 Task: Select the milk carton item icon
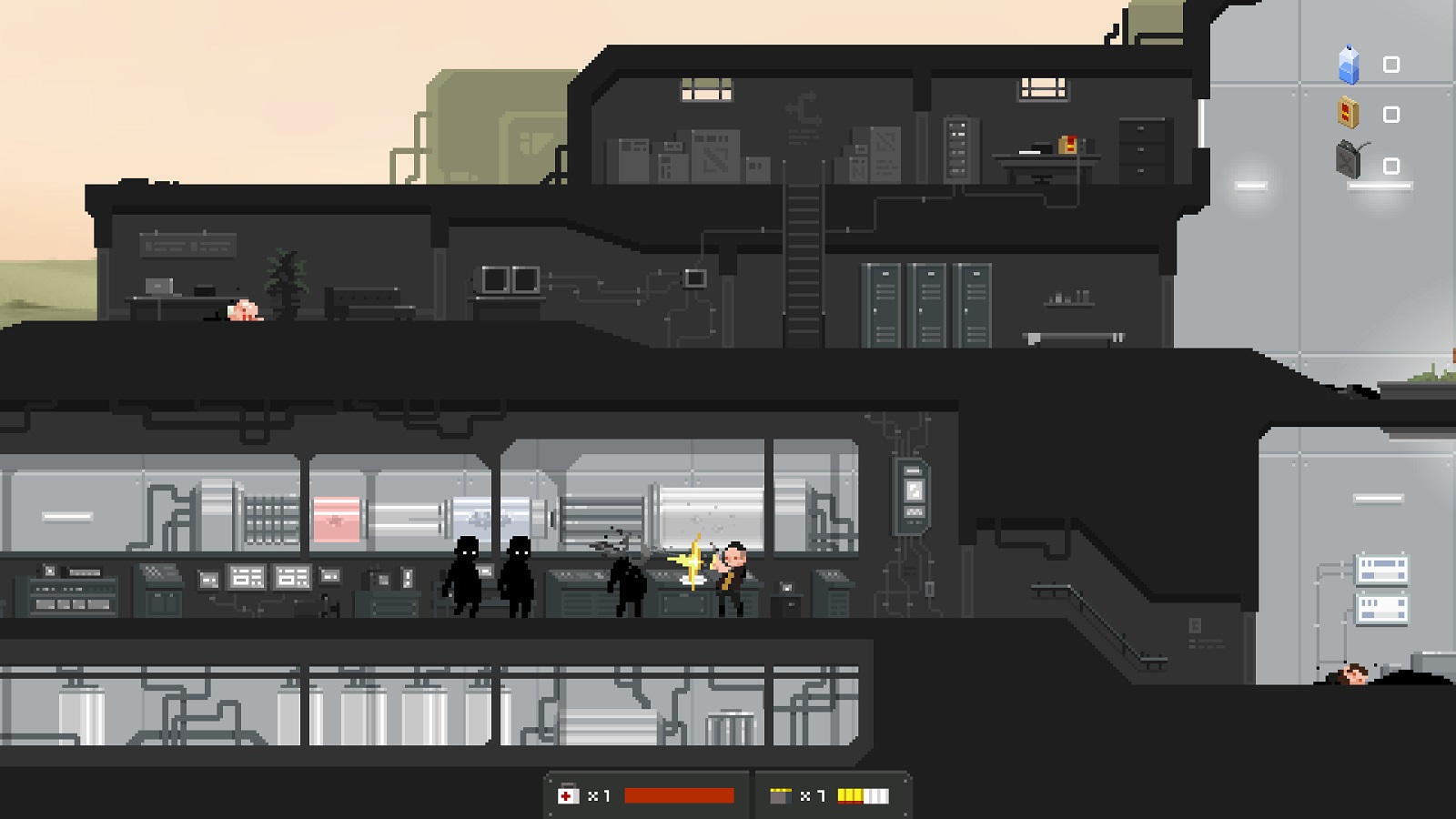pyautogui.click(x=1350, y=65)
